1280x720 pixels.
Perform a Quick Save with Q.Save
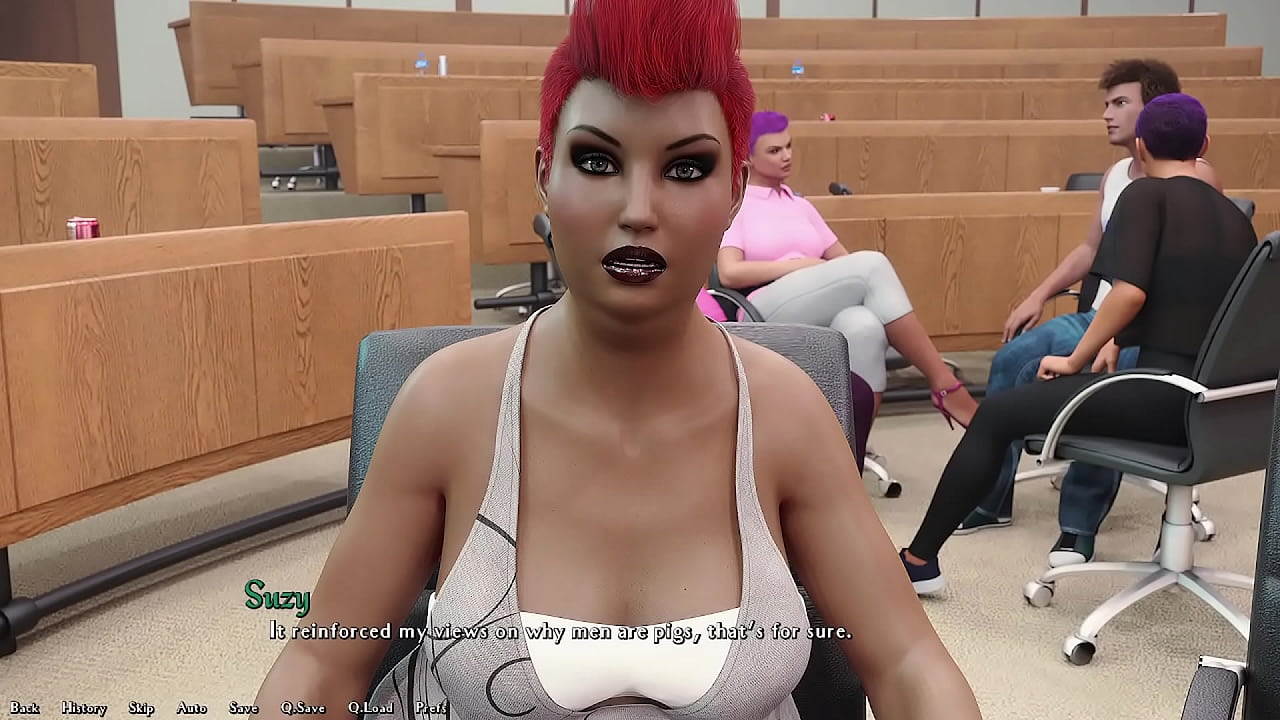[305, 706]
